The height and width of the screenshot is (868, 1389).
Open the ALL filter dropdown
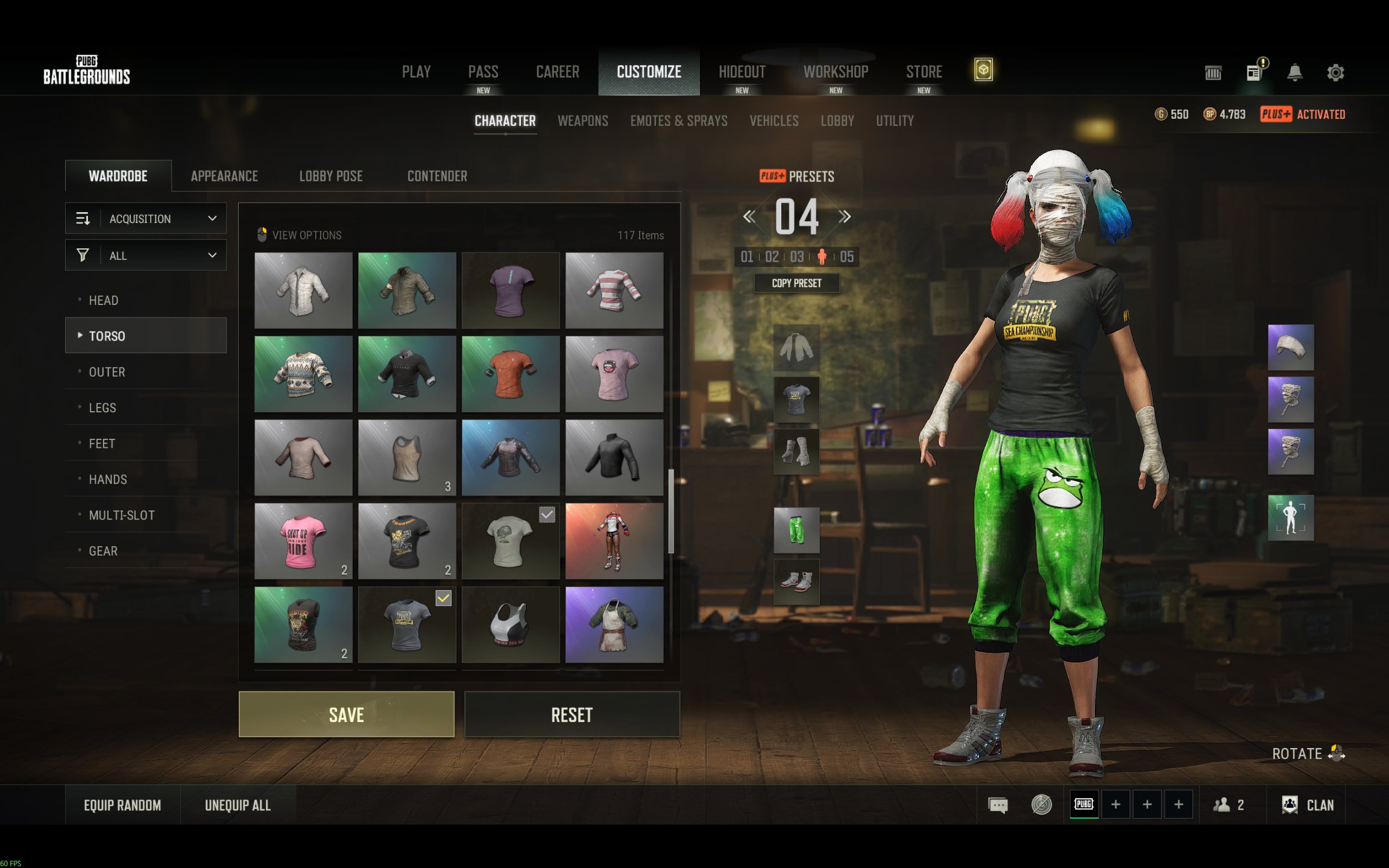pyautogui.click(x=145, y=256)
